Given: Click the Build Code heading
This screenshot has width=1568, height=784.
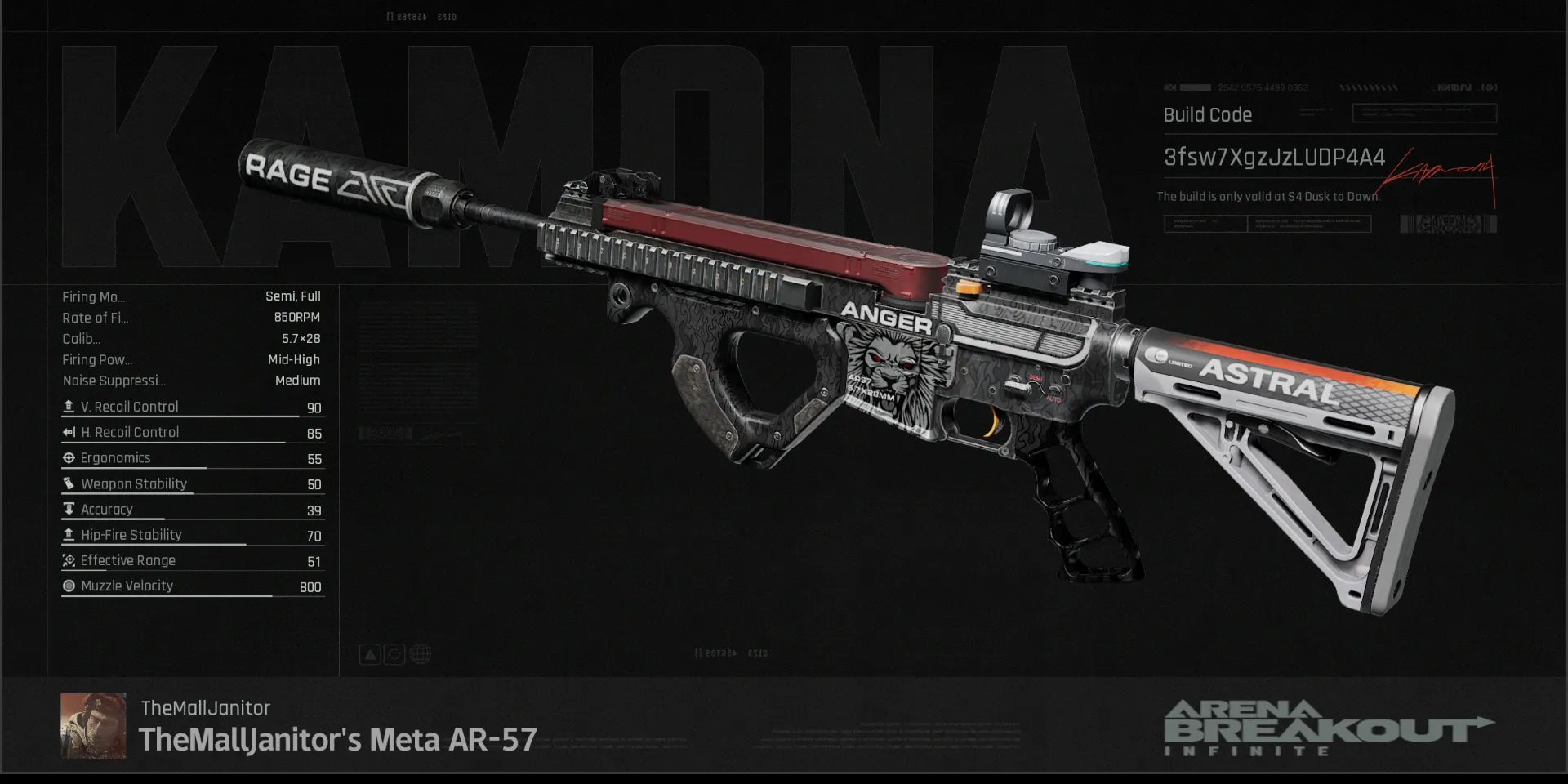Looking at the screenshot, I should click(1207, 114).
